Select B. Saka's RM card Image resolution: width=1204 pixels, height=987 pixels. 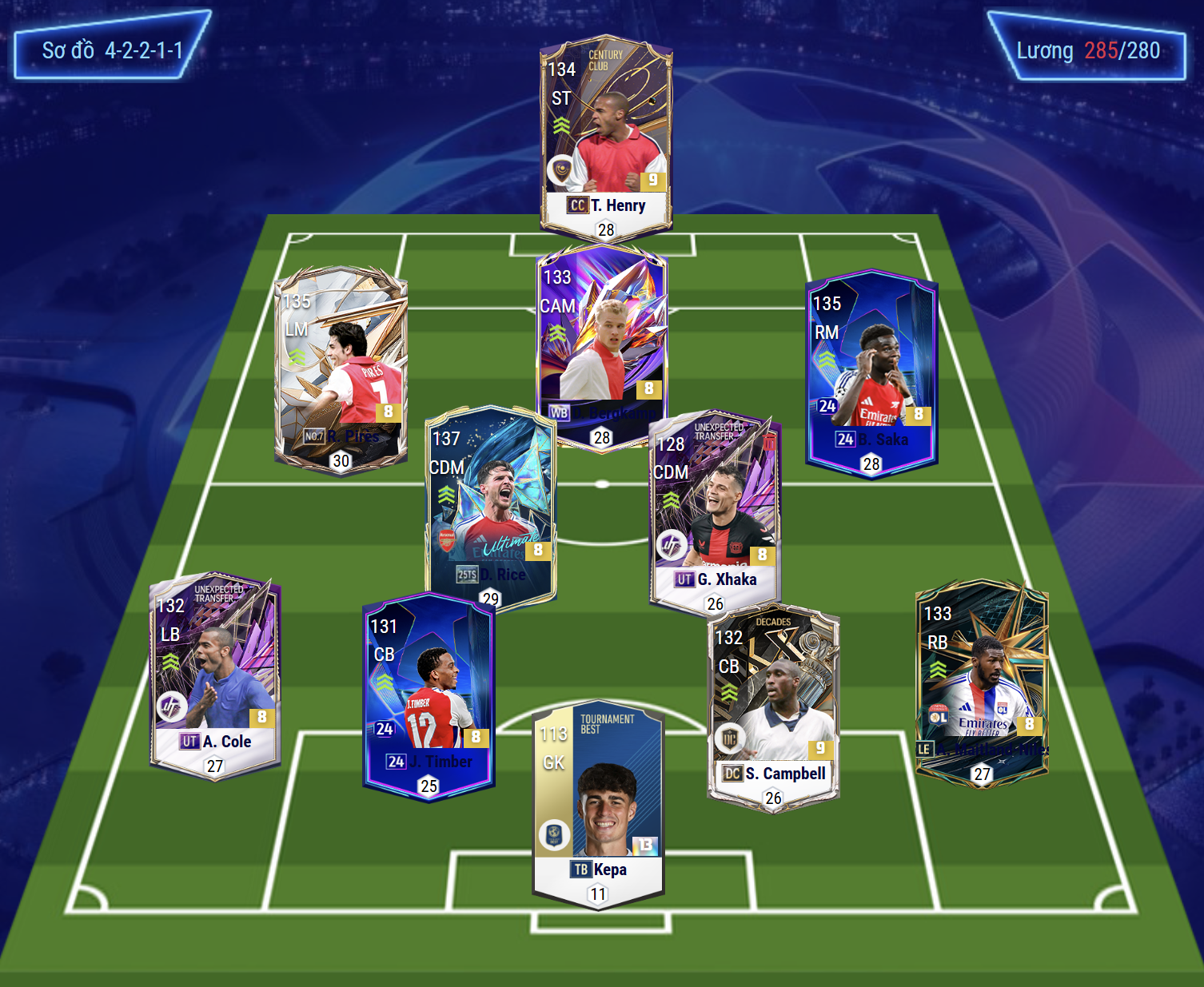coord(871,372)
